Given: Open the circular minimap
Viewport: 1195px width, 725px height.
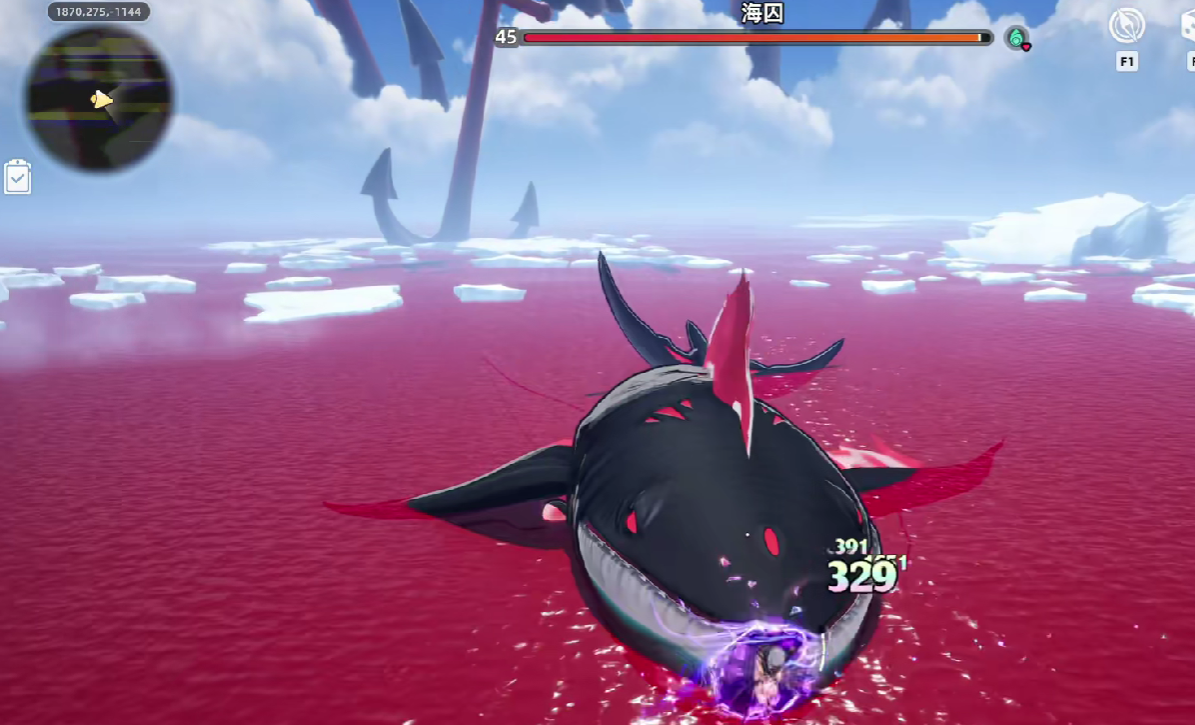Looking at the screenshot, I should [98, 98].
